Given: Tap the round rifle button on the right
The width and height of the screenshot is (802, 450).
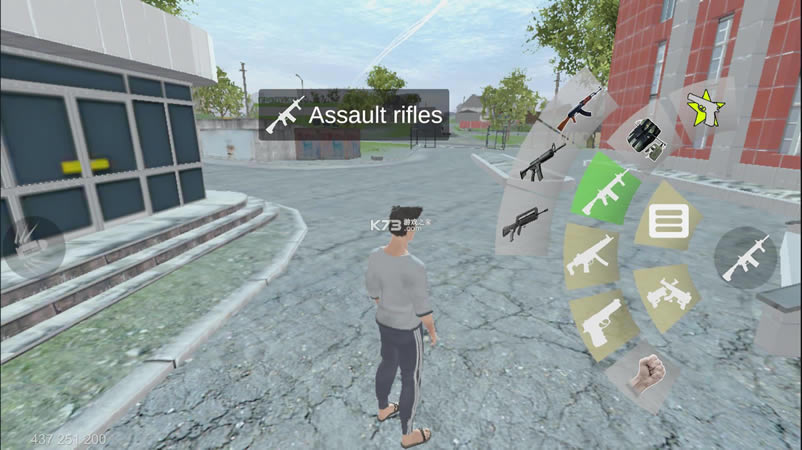Looking at the screenshot, I should [746, 257].
